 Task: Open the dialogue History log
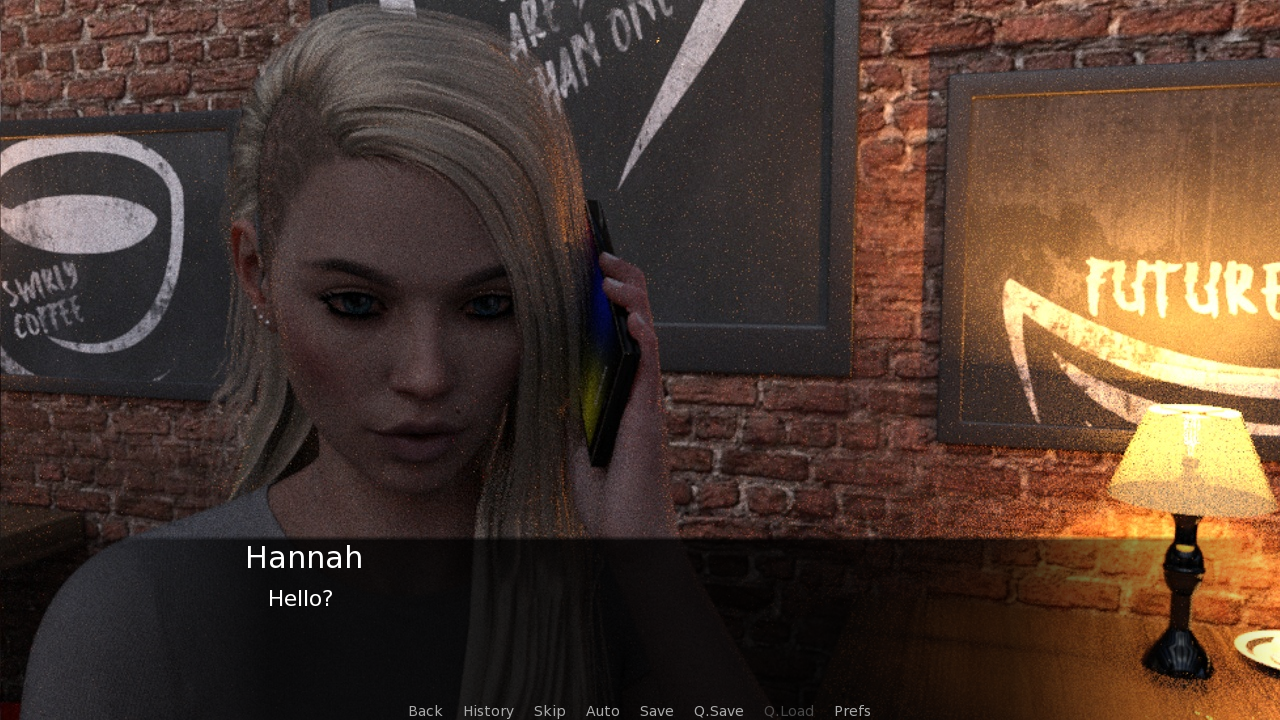(488, 711)
